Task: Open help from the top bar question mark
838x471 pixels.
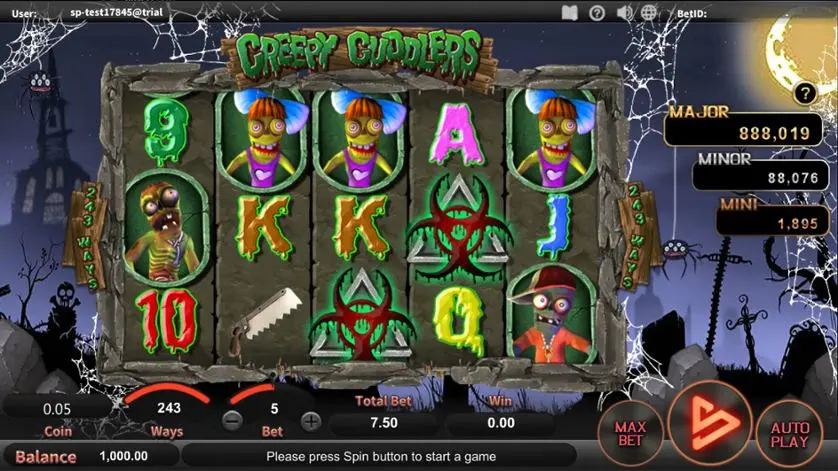Action: tap(597, 13)
